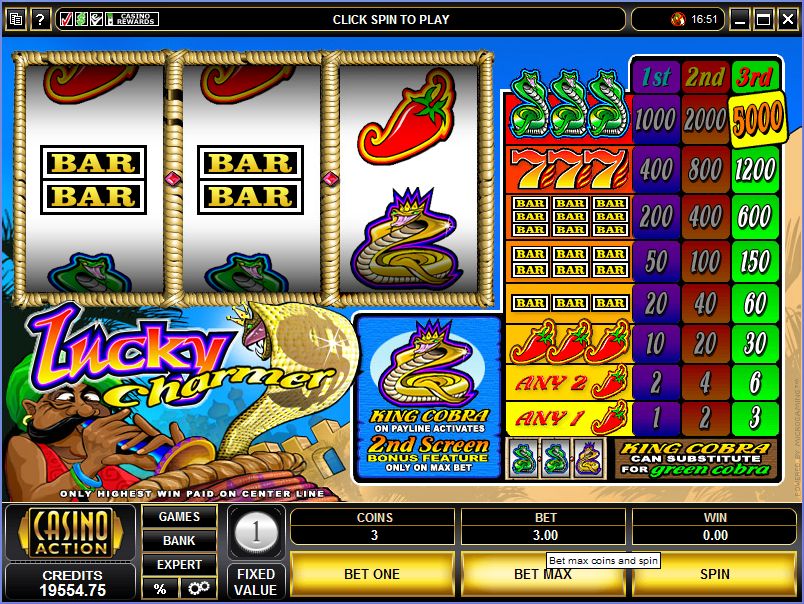The width and height of the screenshot is (804, 604).
Task: Open the BANK cashier
Action: (179, 541)
